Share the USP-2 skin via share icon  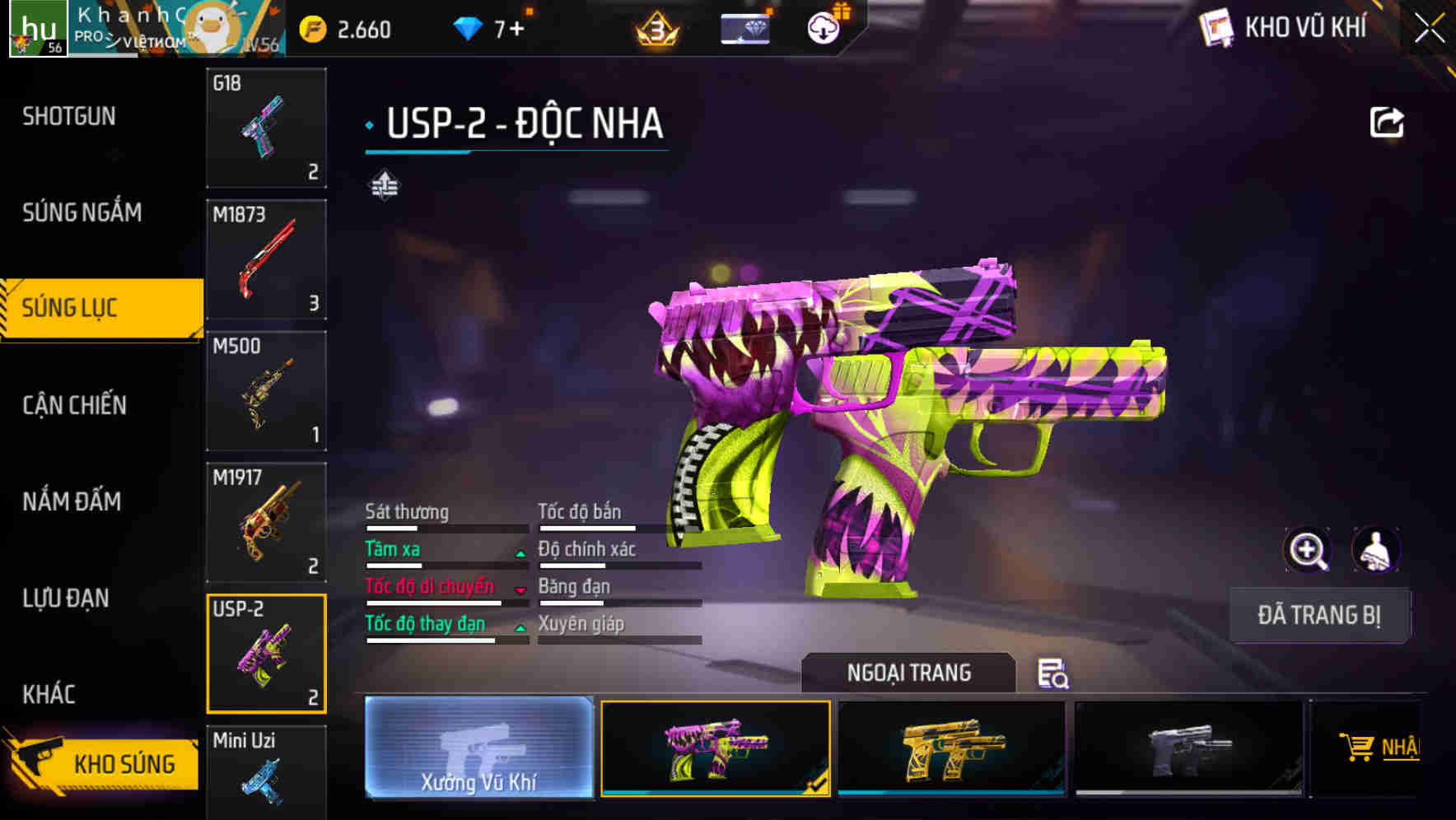point(1388,121)
